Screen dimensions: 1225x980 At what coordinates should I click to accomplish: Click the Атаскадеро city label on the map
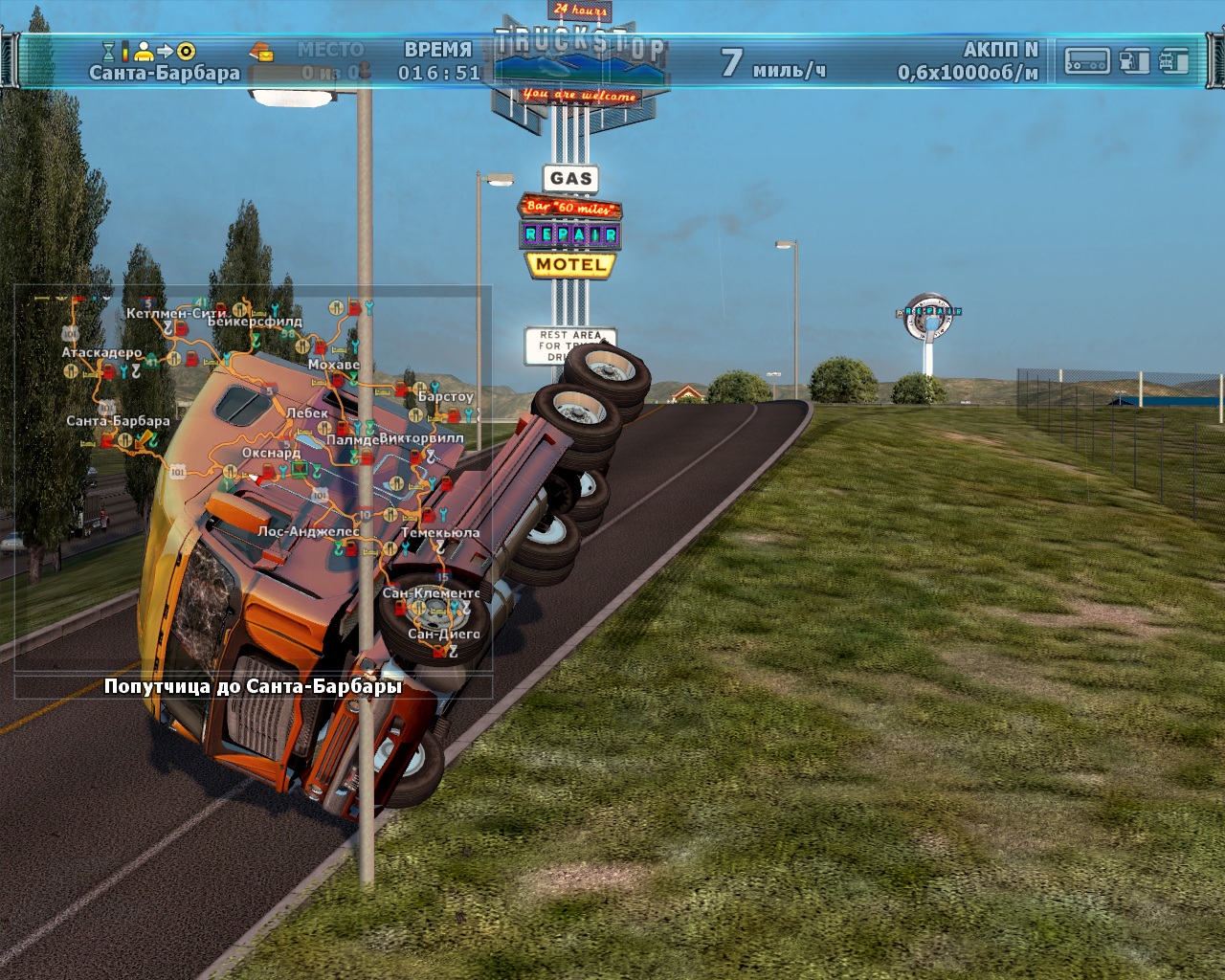[101, 352]
